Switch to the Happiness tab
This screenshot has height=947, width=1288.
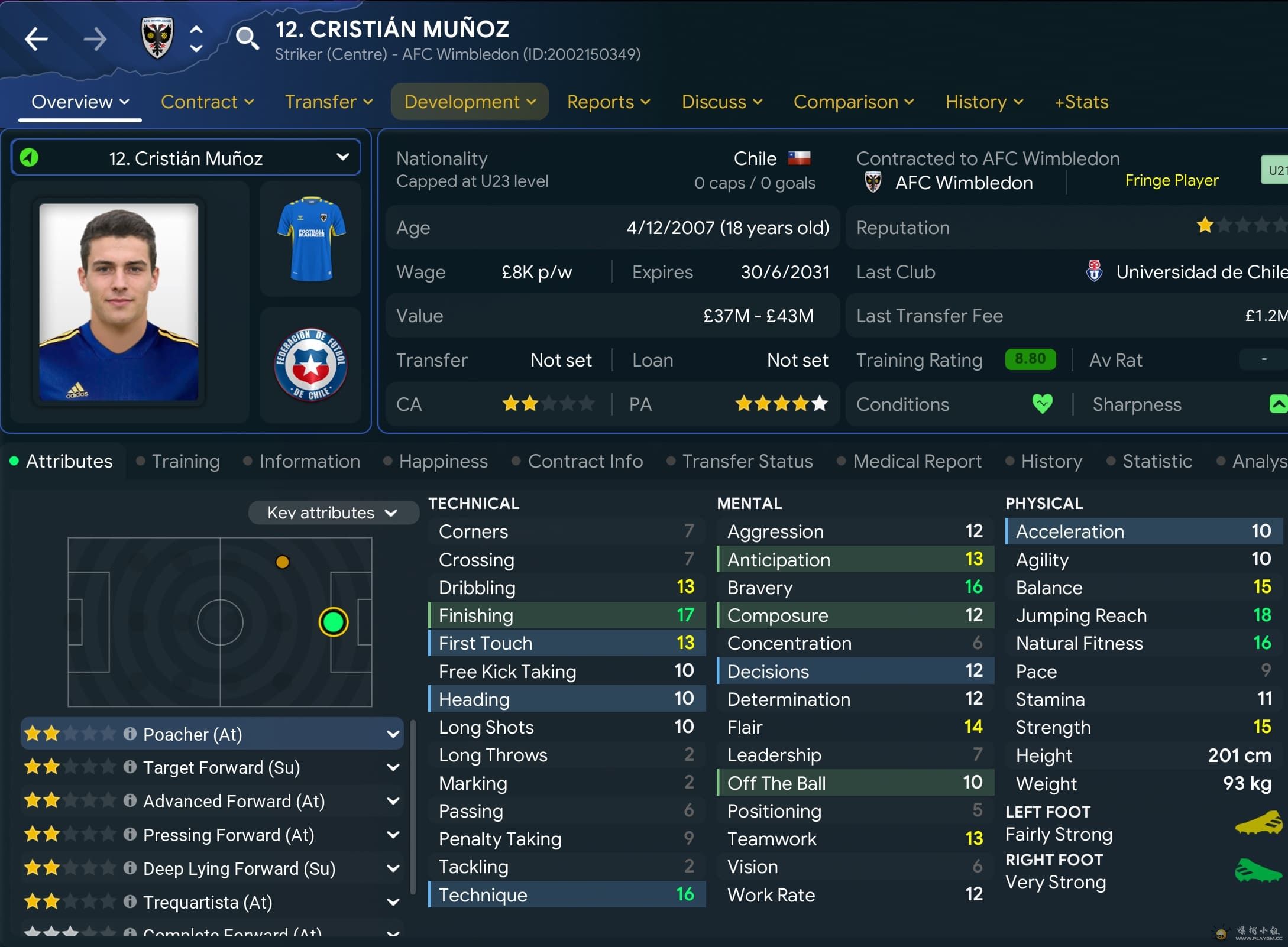pyautogui.click(x=443, y=461)
